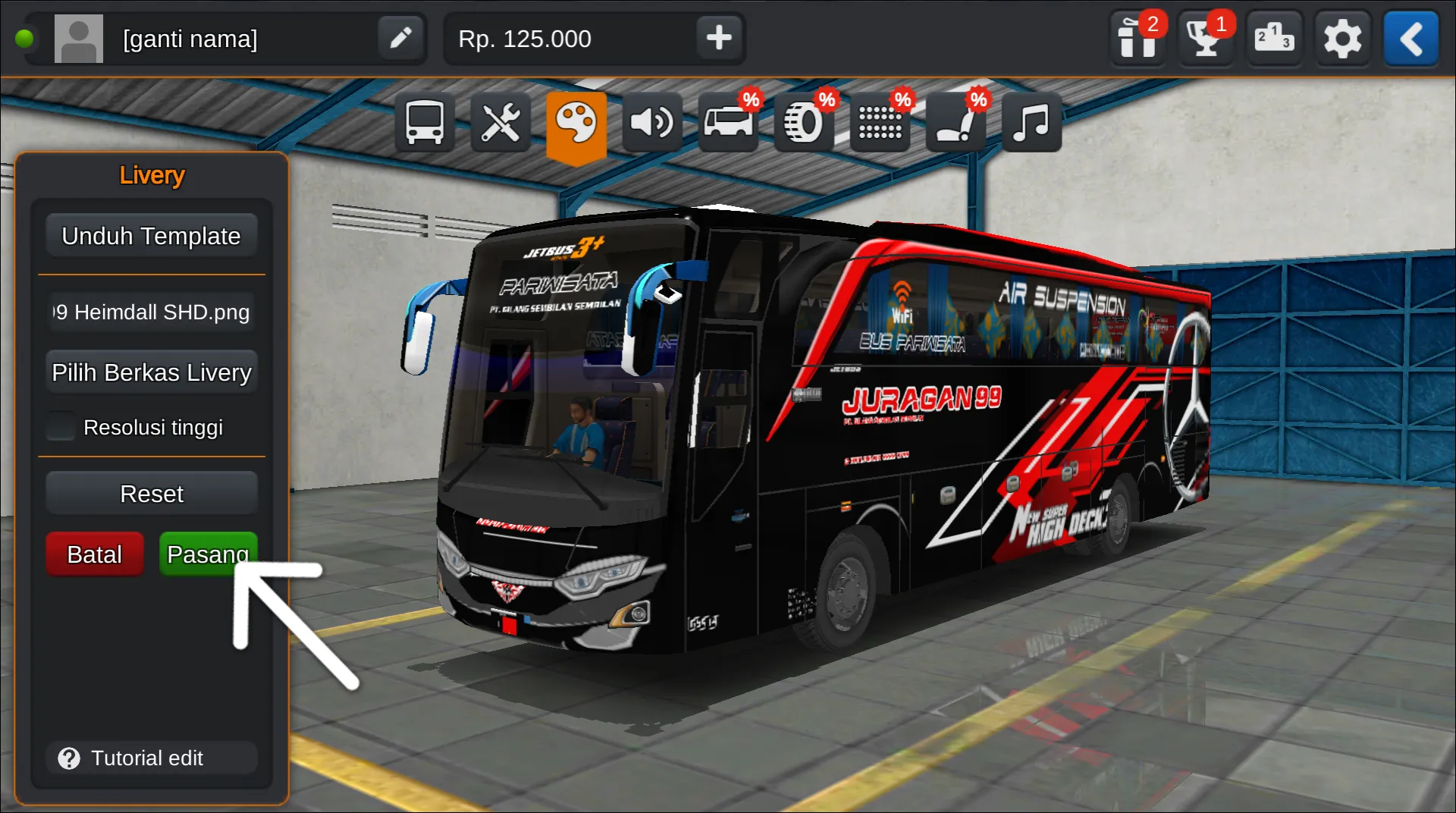
Task: Open the wheel and tire tab
Action: (804, 122)
